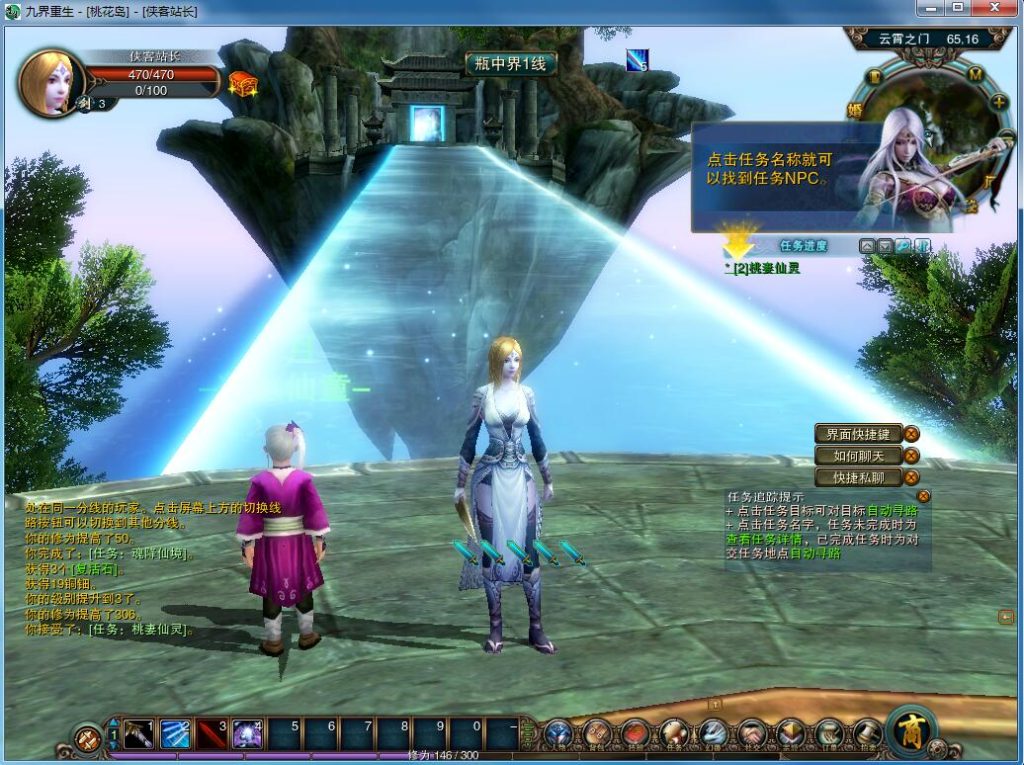Dismiss the 界面快捷键 tip with its orange X

coord(911,434)
